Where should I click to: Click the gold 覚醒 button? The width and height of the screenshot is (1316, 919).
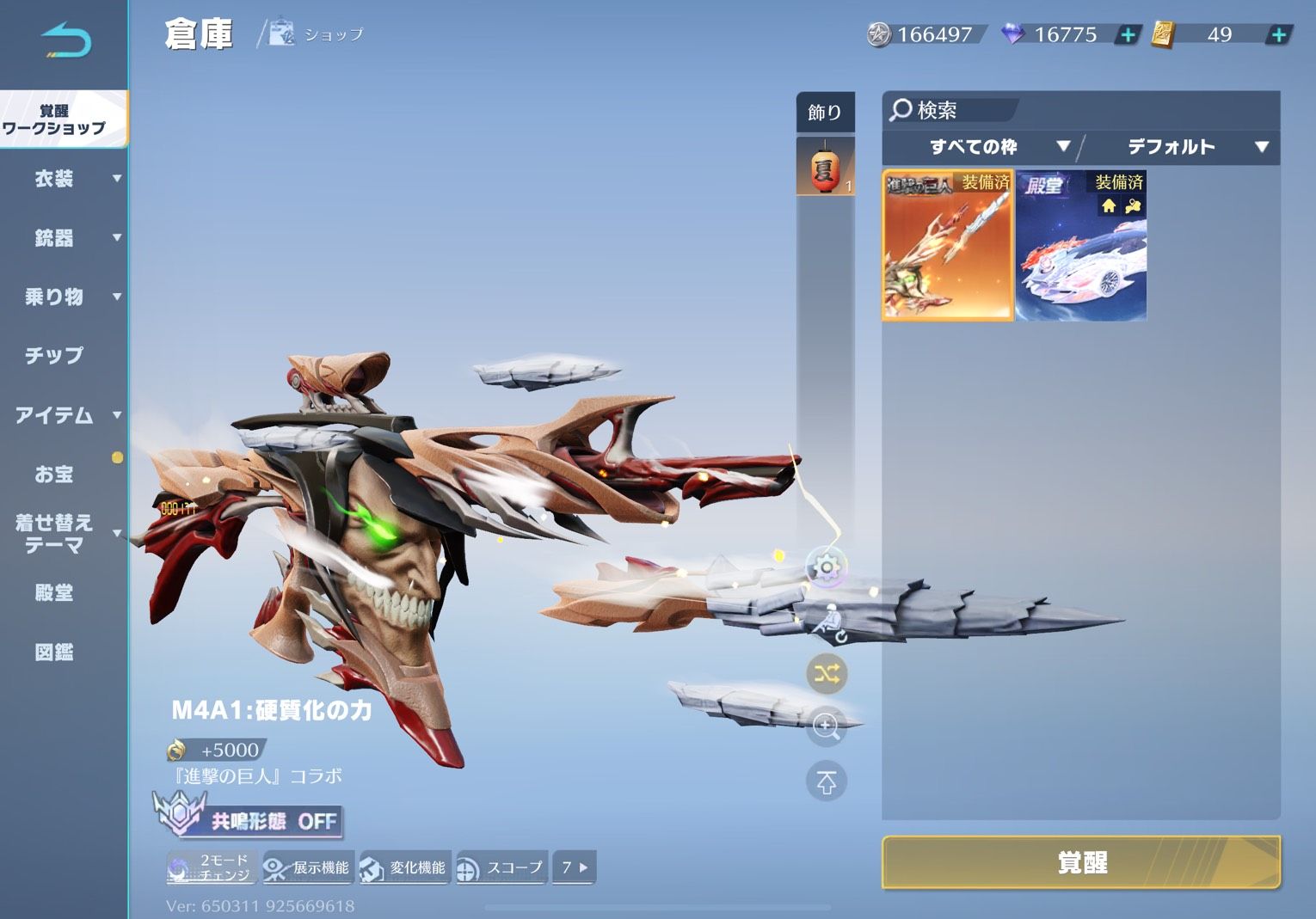click(x=1080, y=861)
